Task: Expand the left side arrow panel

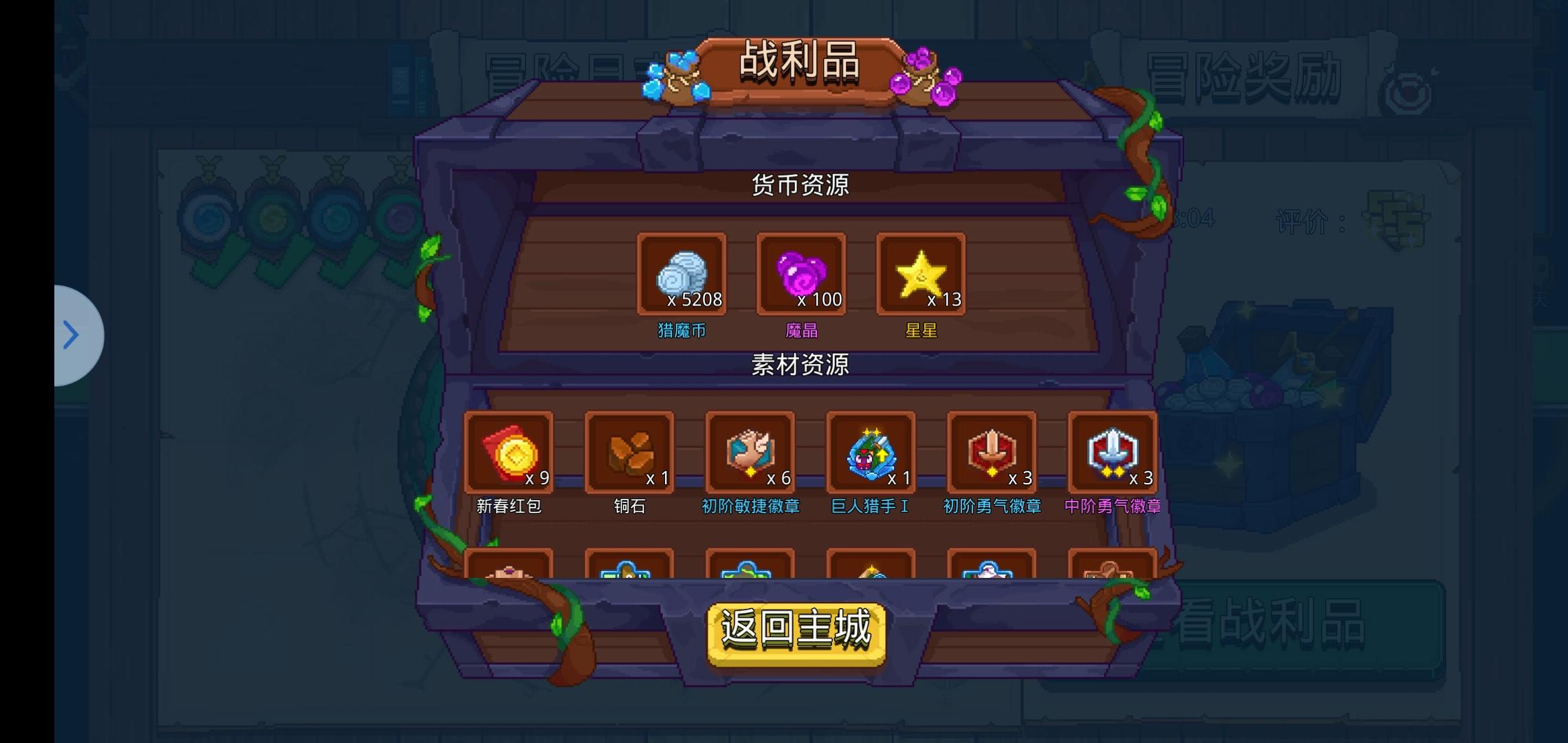Action: point(72,335)
